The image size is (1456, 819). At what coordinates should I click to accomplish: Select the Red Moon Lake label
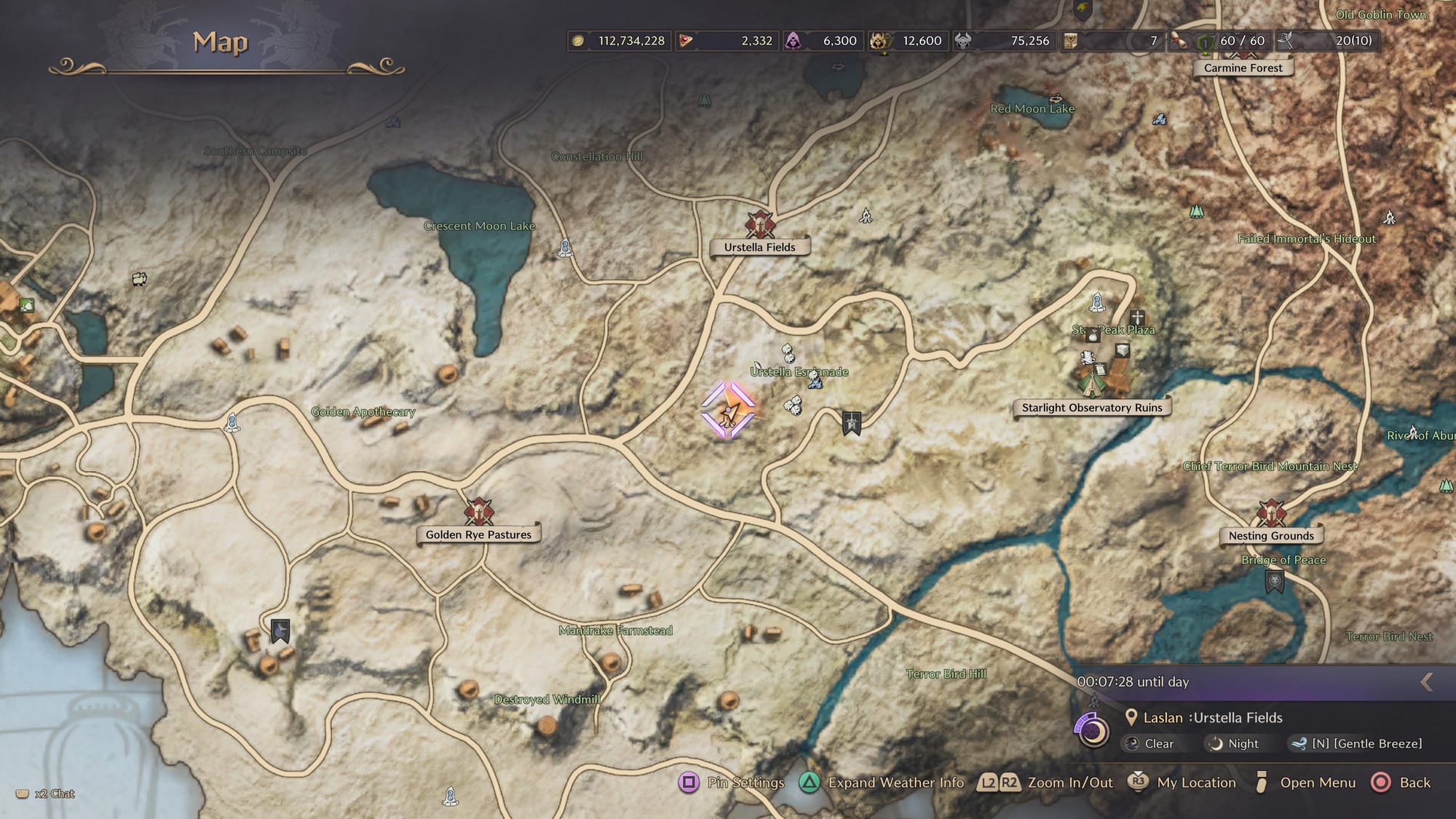tap(1032, 109)
